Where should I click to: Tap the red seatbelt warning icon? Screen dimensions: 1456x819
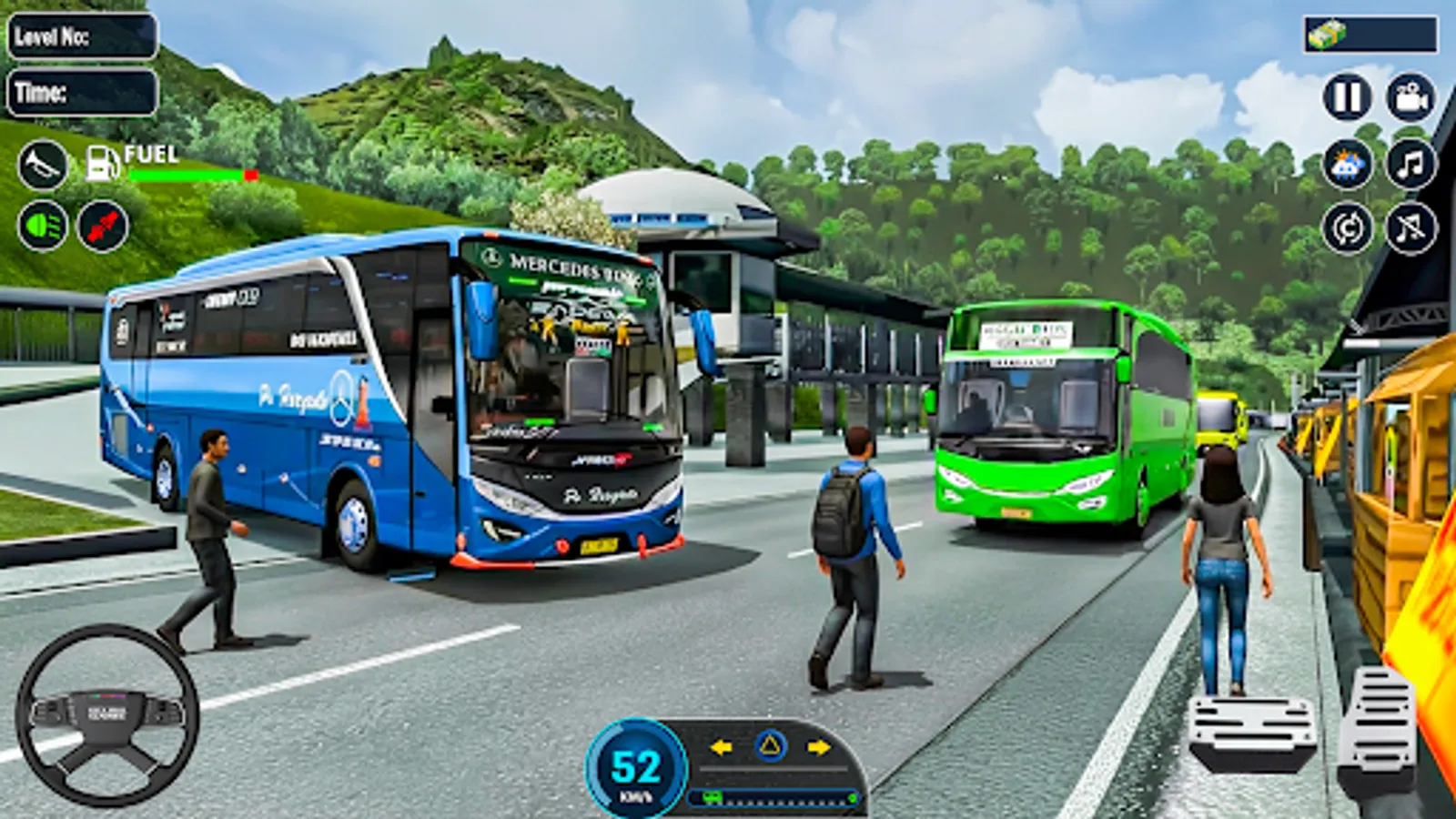102,224
